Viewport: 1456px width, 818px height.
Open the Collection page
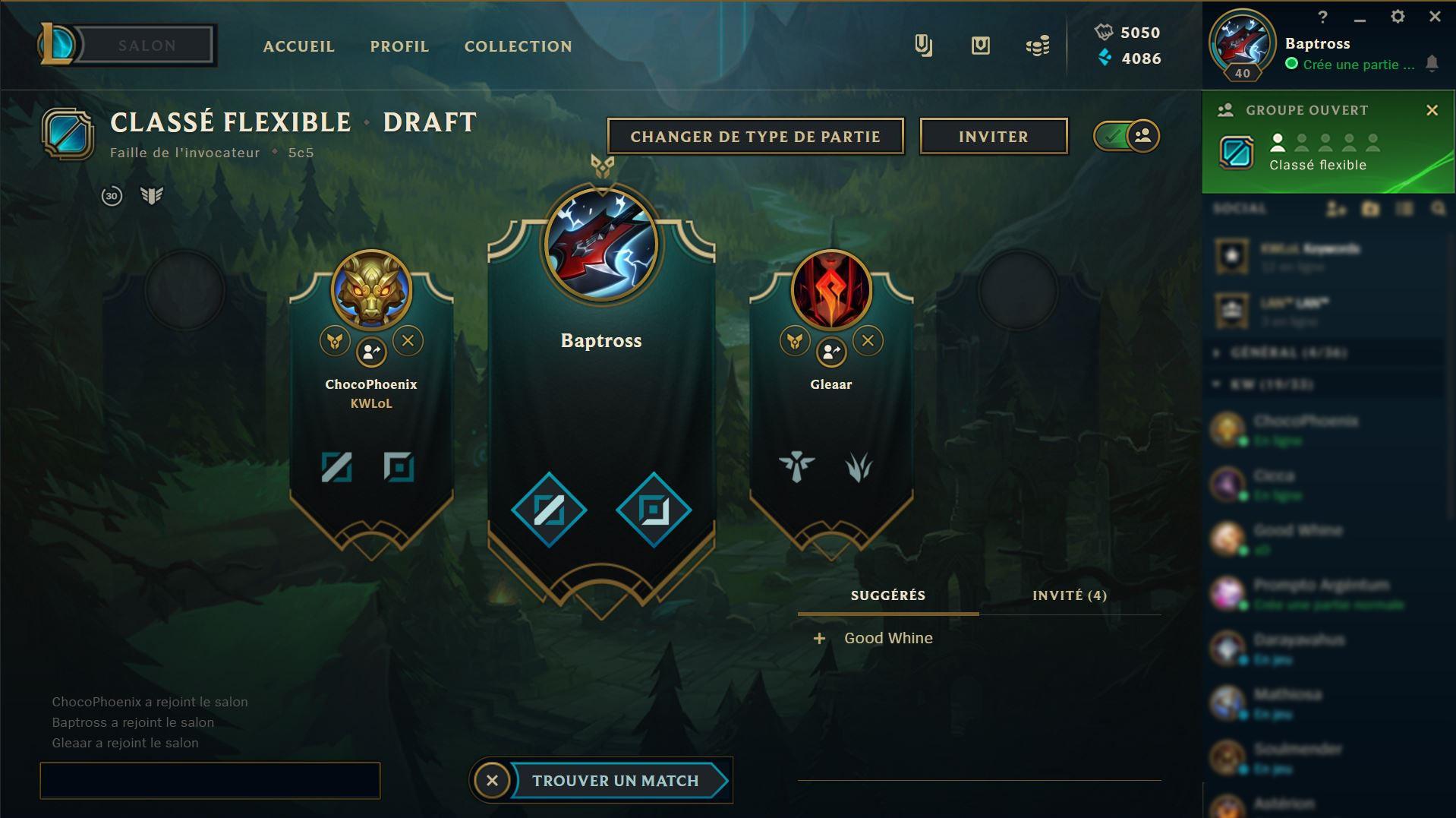(518, 46)
